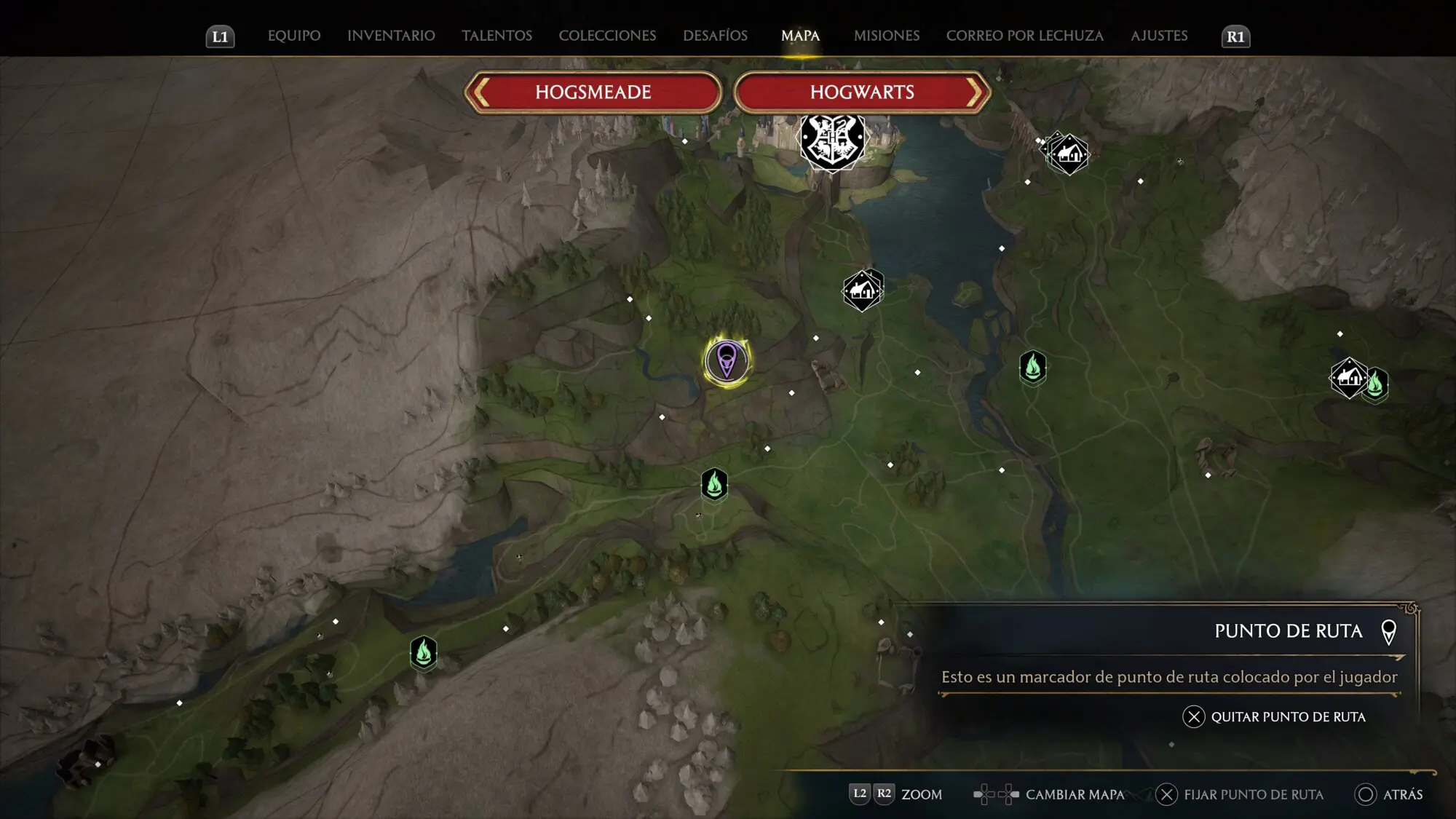Go to the Talentos tab

tap(496, 36)
